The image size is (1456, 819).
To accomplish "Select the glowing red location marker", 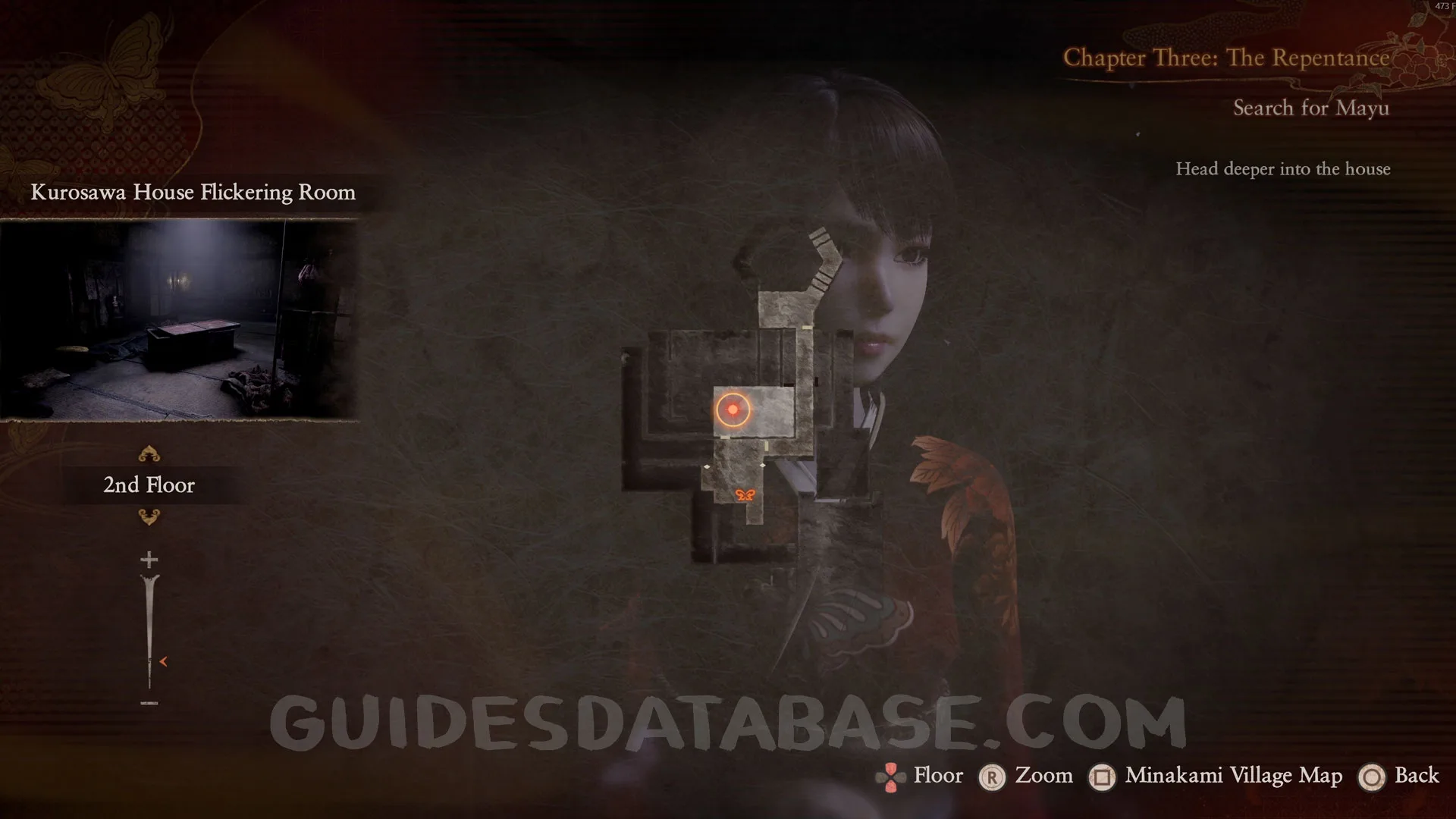I will pyautogui.click(x=733, y=409).
